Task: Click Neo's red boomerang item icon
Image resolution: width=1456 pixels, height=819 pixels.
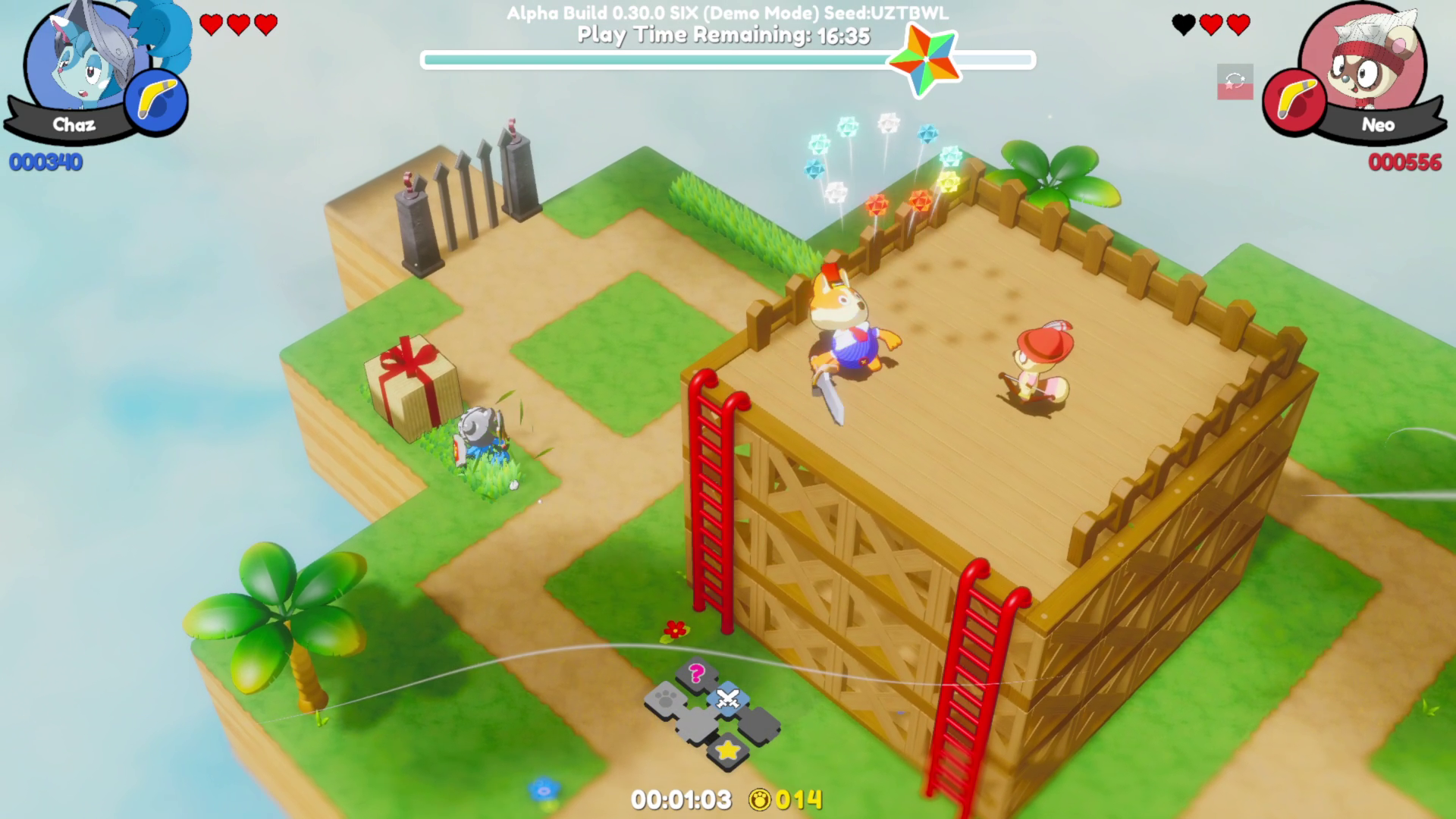Action: click(x=1294, y=102)
